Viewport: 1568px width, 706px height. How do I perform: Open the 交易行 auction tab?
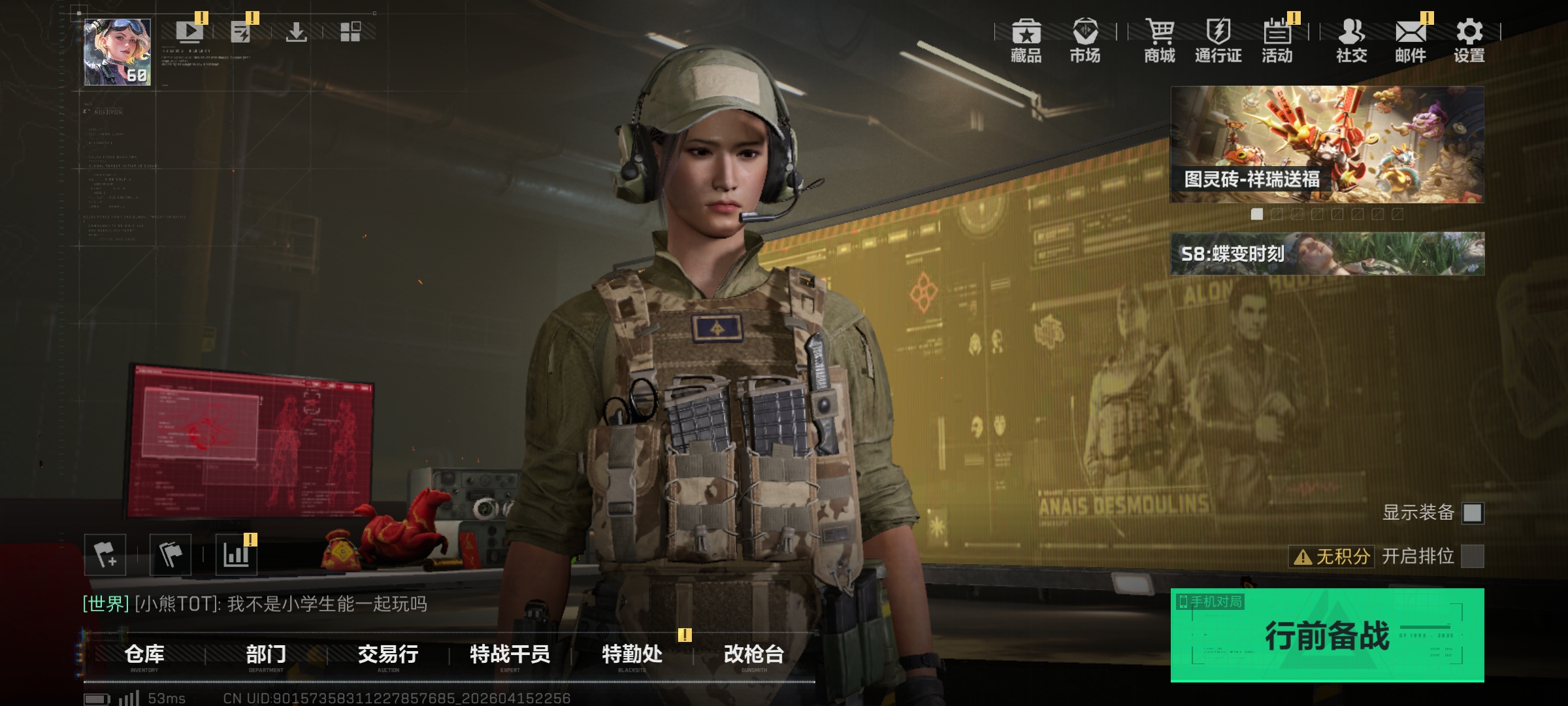388,654
